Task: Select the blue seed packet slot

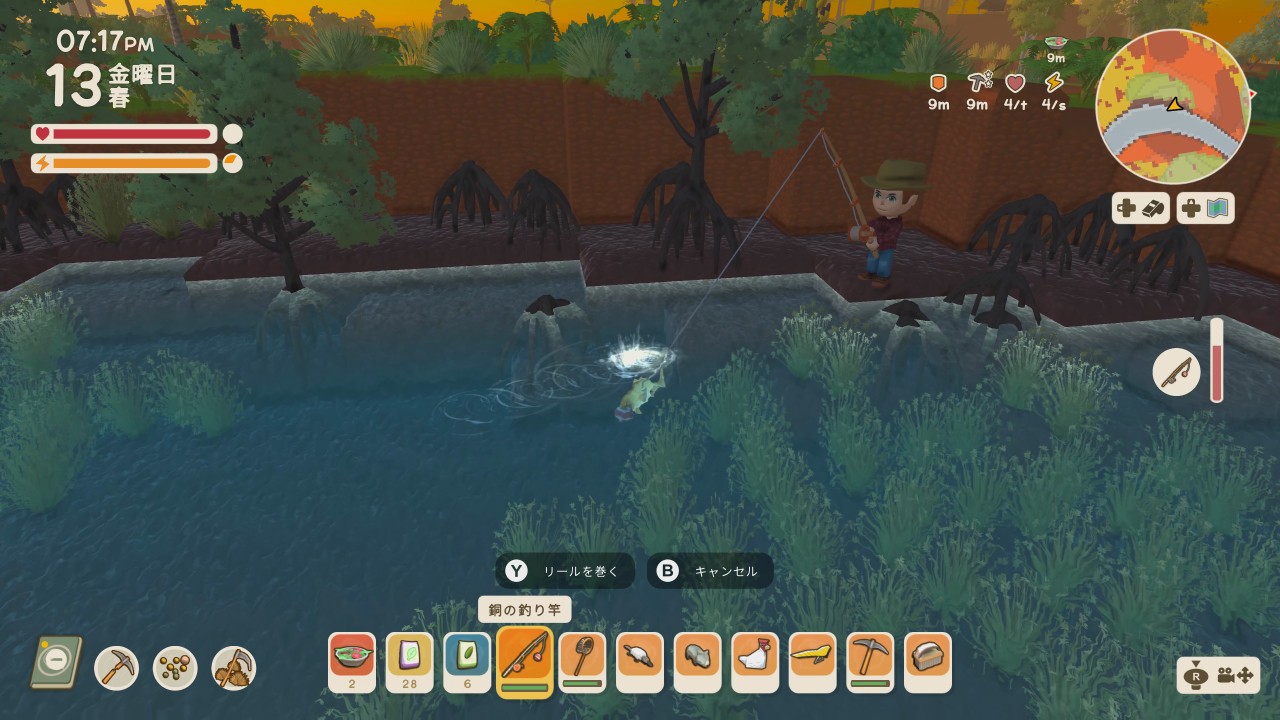Action: [x=467, y=662]
